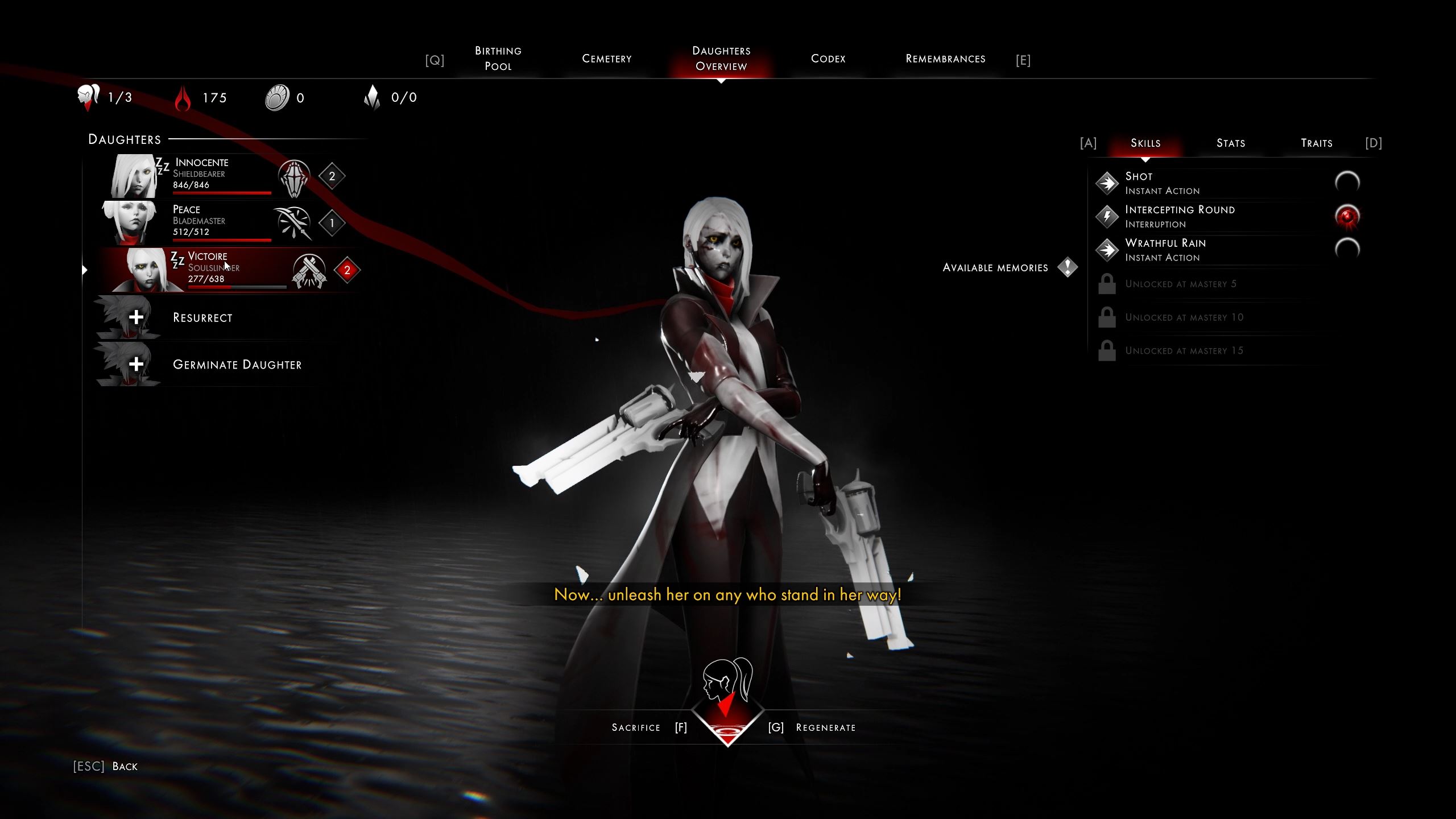Toggle the equip circle next to Shot
This screenshot has width=1456, height=819.
tap(1348, 181)
